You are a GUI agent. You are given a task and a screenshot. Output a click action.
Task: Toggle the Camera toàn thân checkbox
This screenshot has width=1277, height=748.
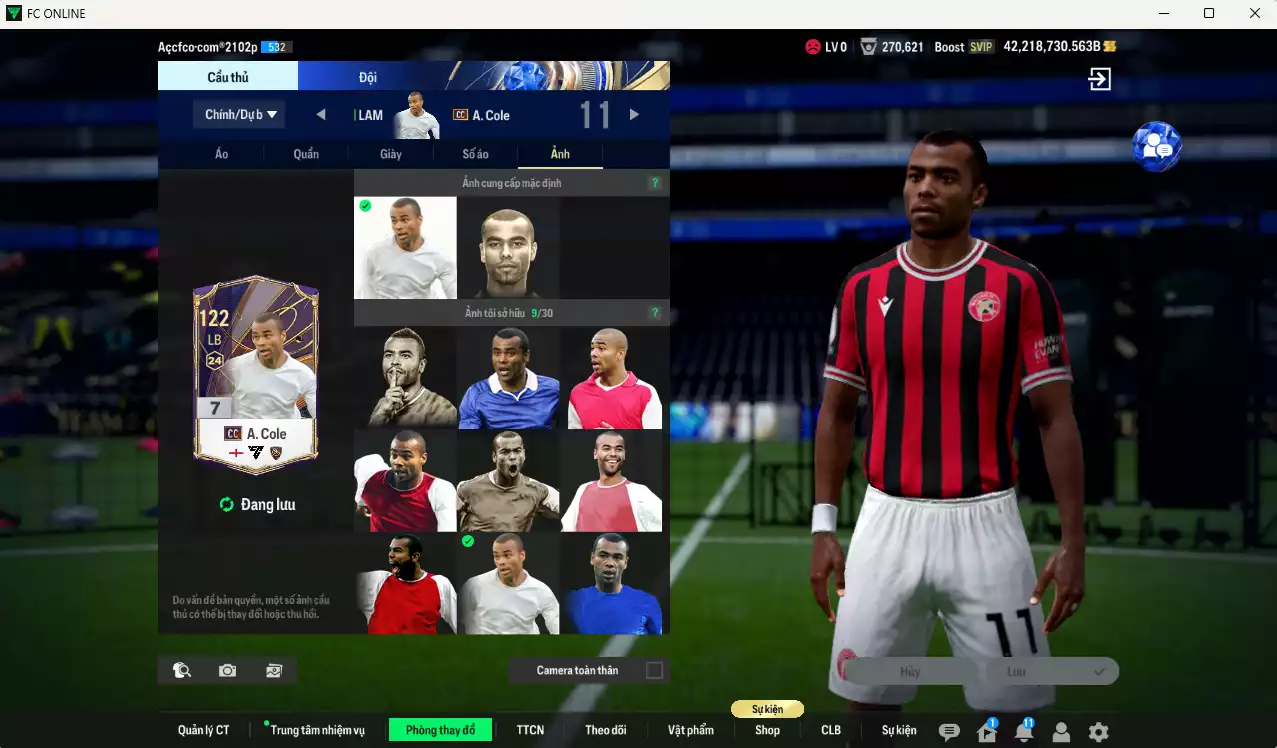click(x=654, y=670)
